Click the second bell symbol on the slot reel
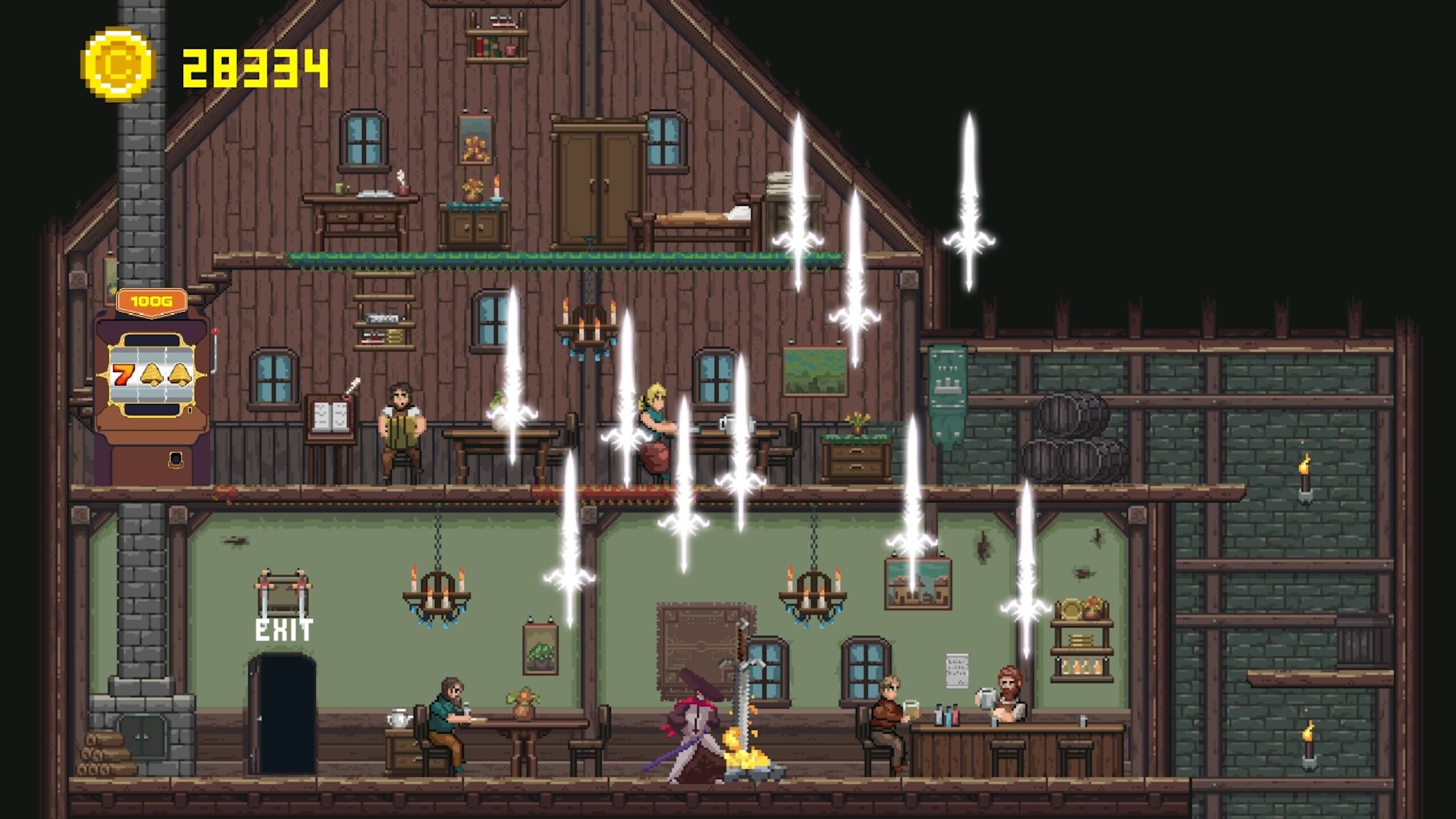Screen dimensions: 1456x819 coord(180,374)
